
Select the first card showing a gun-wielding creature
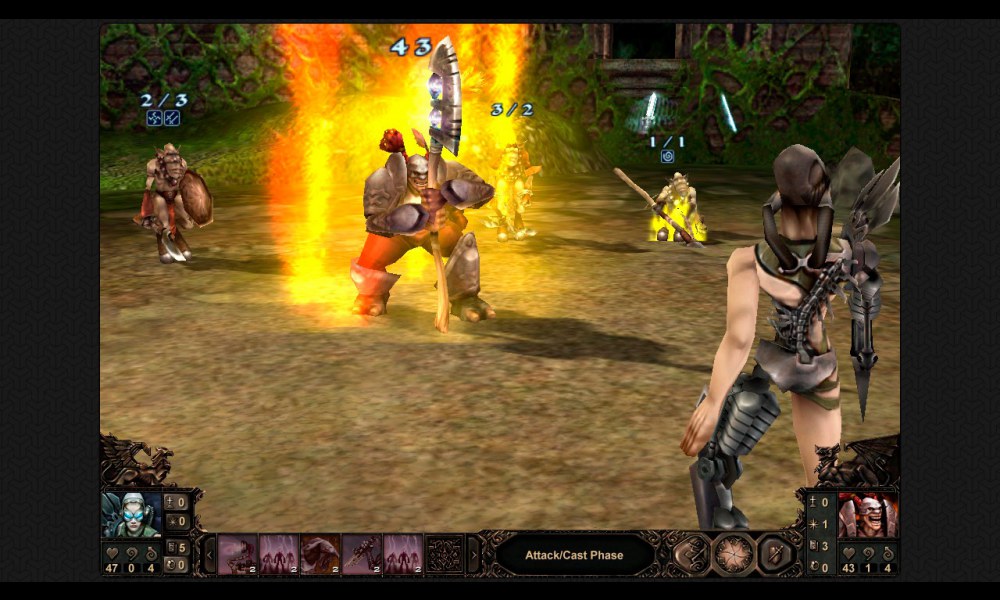(238, 554)
